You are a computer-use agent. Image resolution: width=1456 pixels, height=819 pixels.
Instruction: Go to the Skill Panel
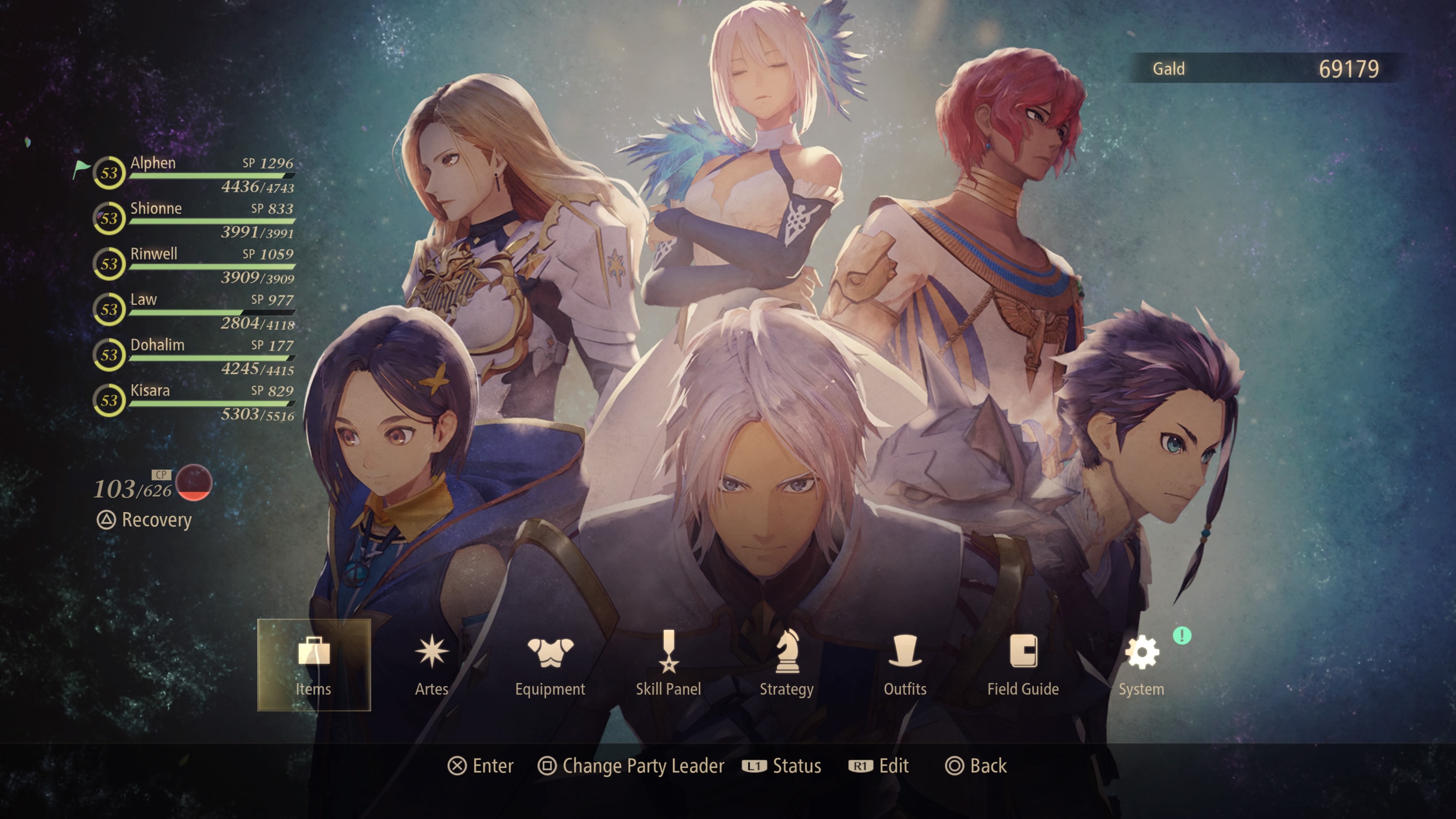pos(668,664)
